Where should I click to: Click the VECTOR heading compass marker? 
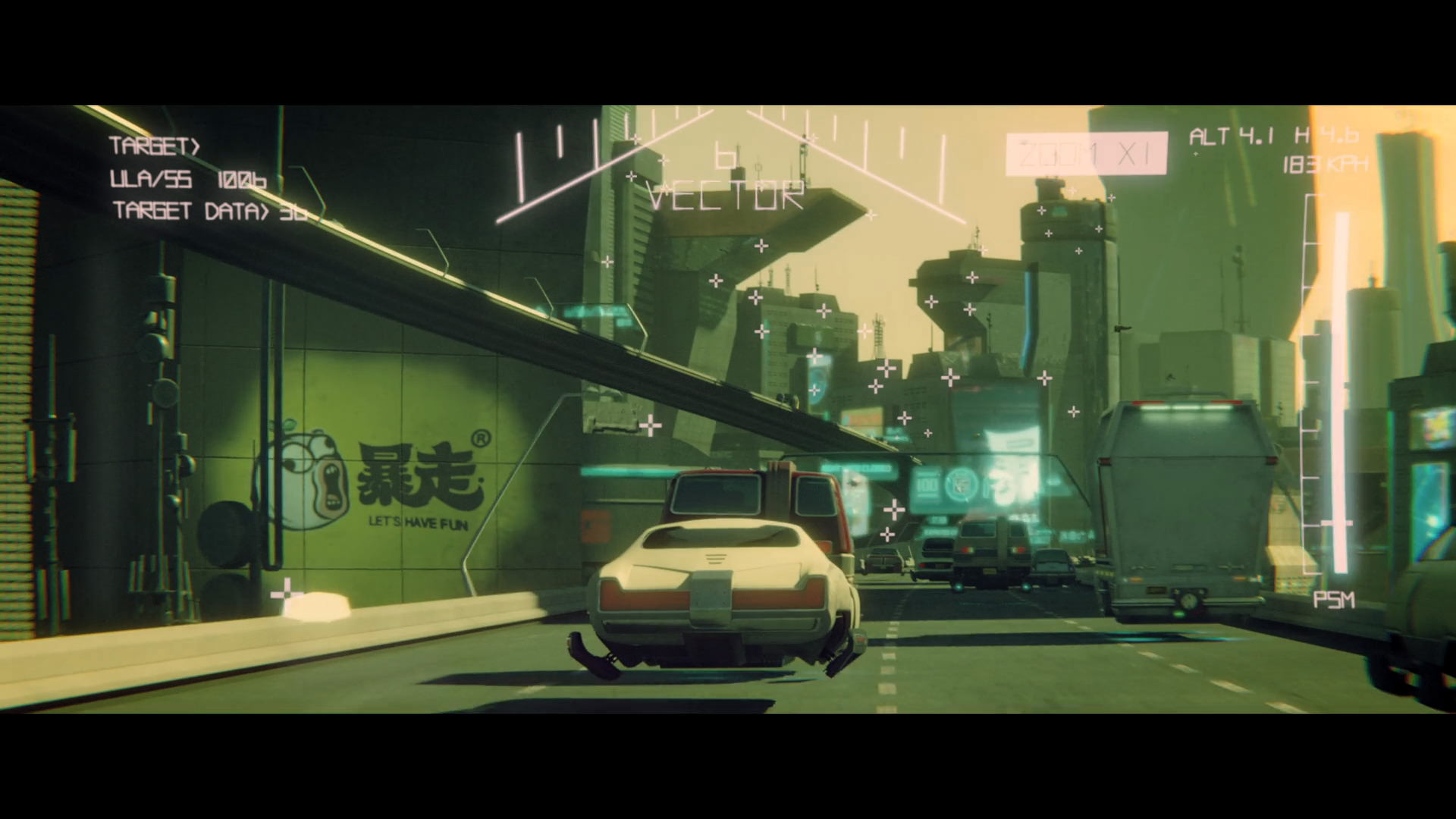coord(724,155)
